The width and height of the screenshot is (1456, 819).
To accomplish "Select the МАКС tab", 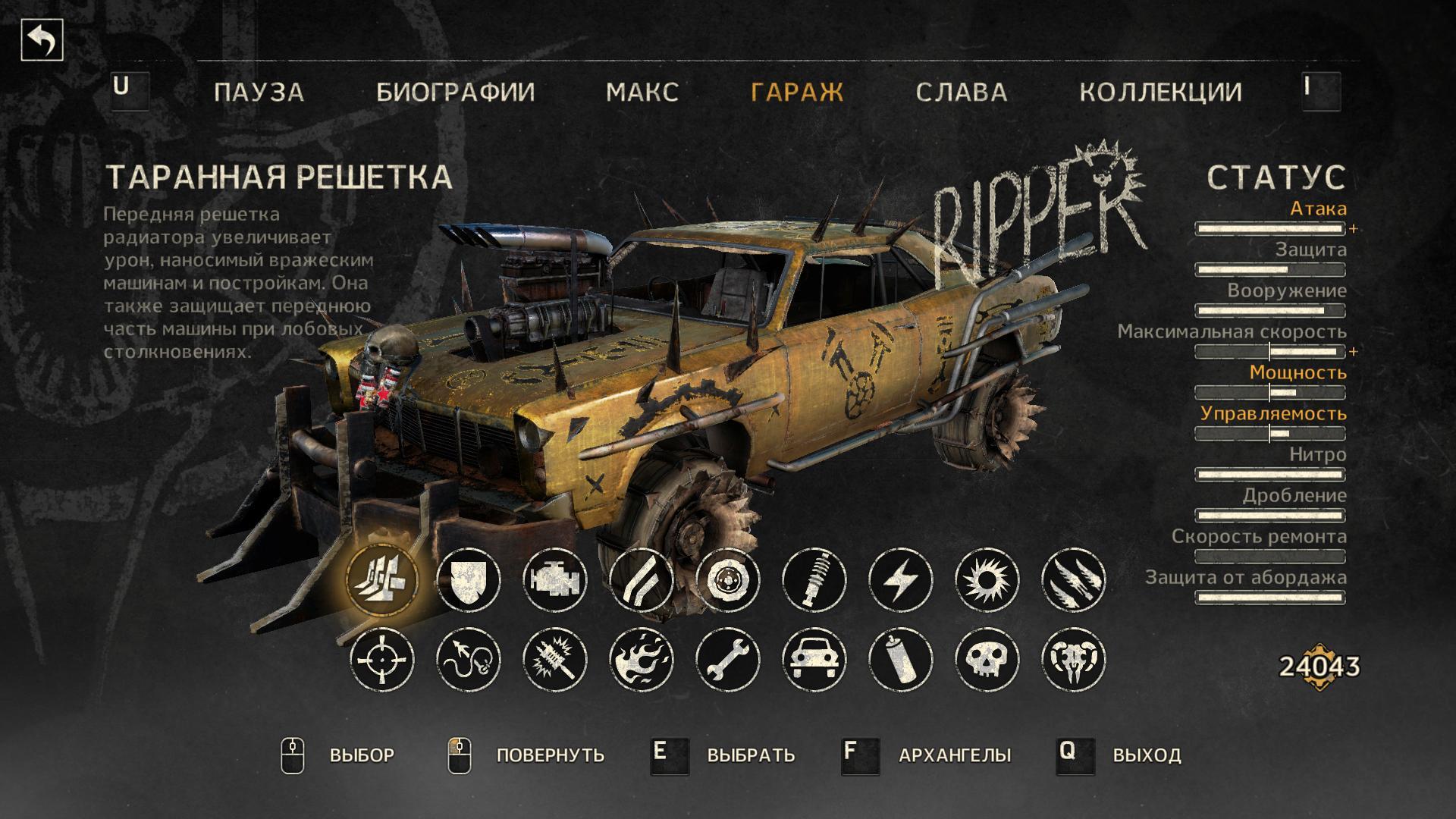I will tap(642, 92).
